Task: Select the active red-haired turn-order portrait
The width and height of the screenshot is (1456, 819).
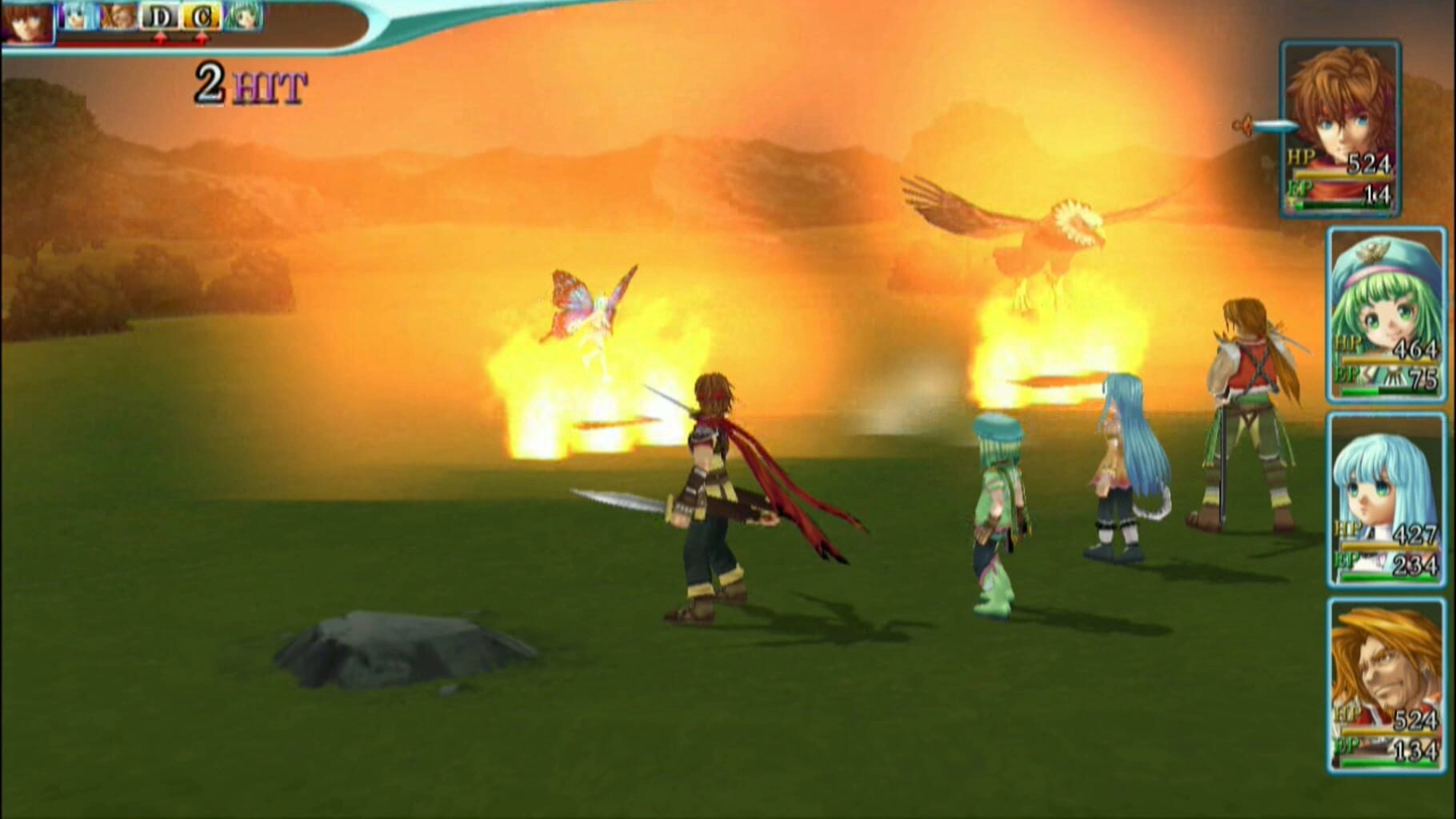Action: [x=26, y=22]
